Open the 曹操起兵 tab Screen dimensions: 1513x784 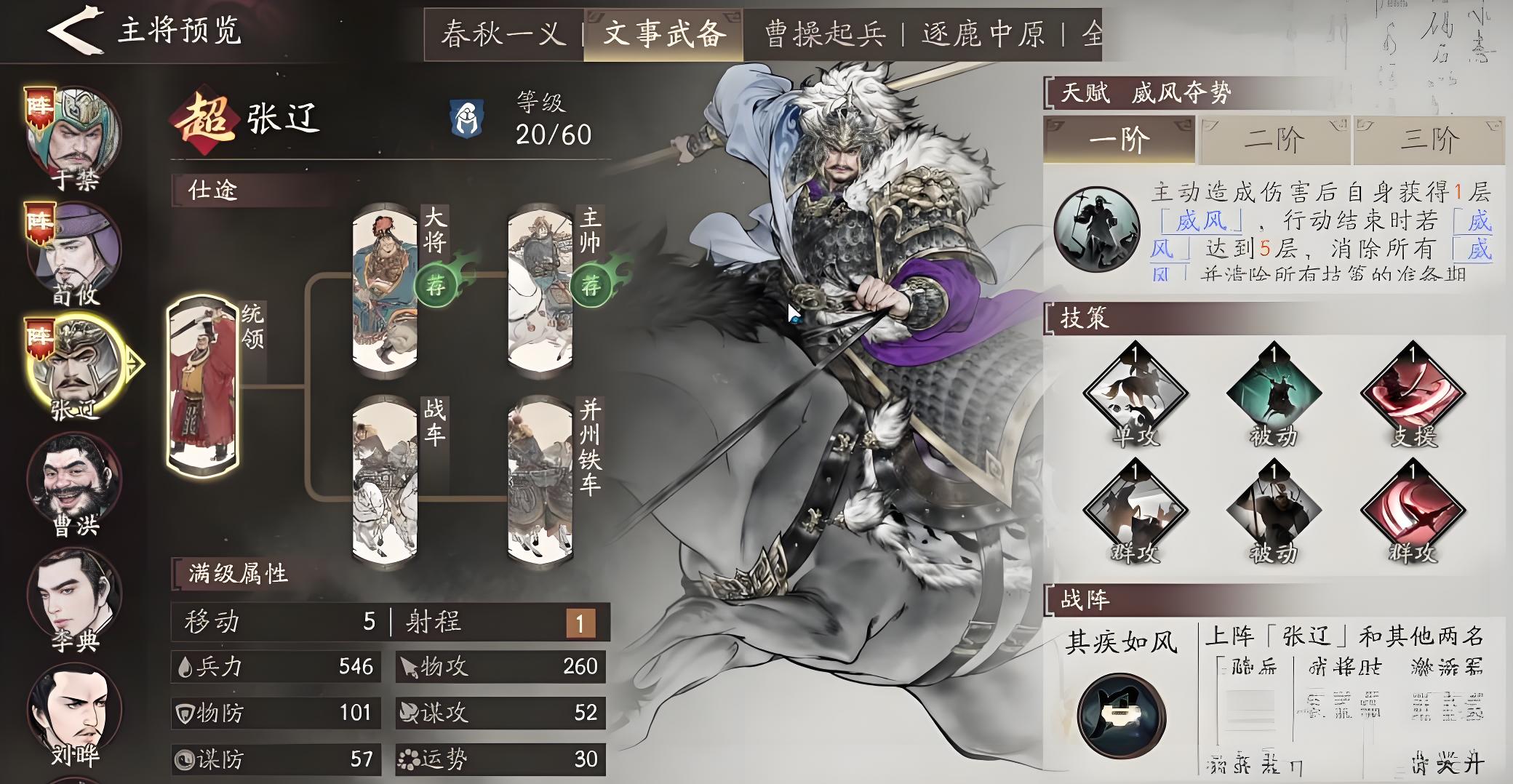pos(825,34)
